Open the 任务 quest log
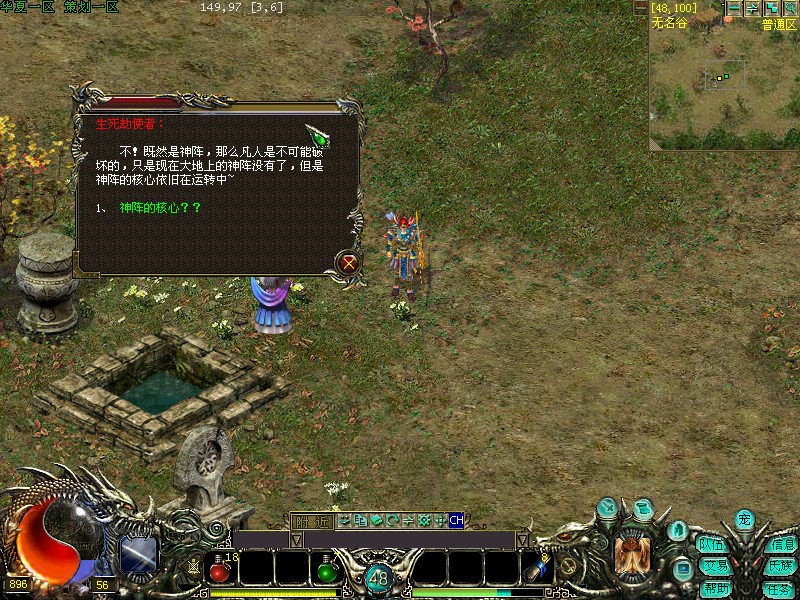 point(779,588)
